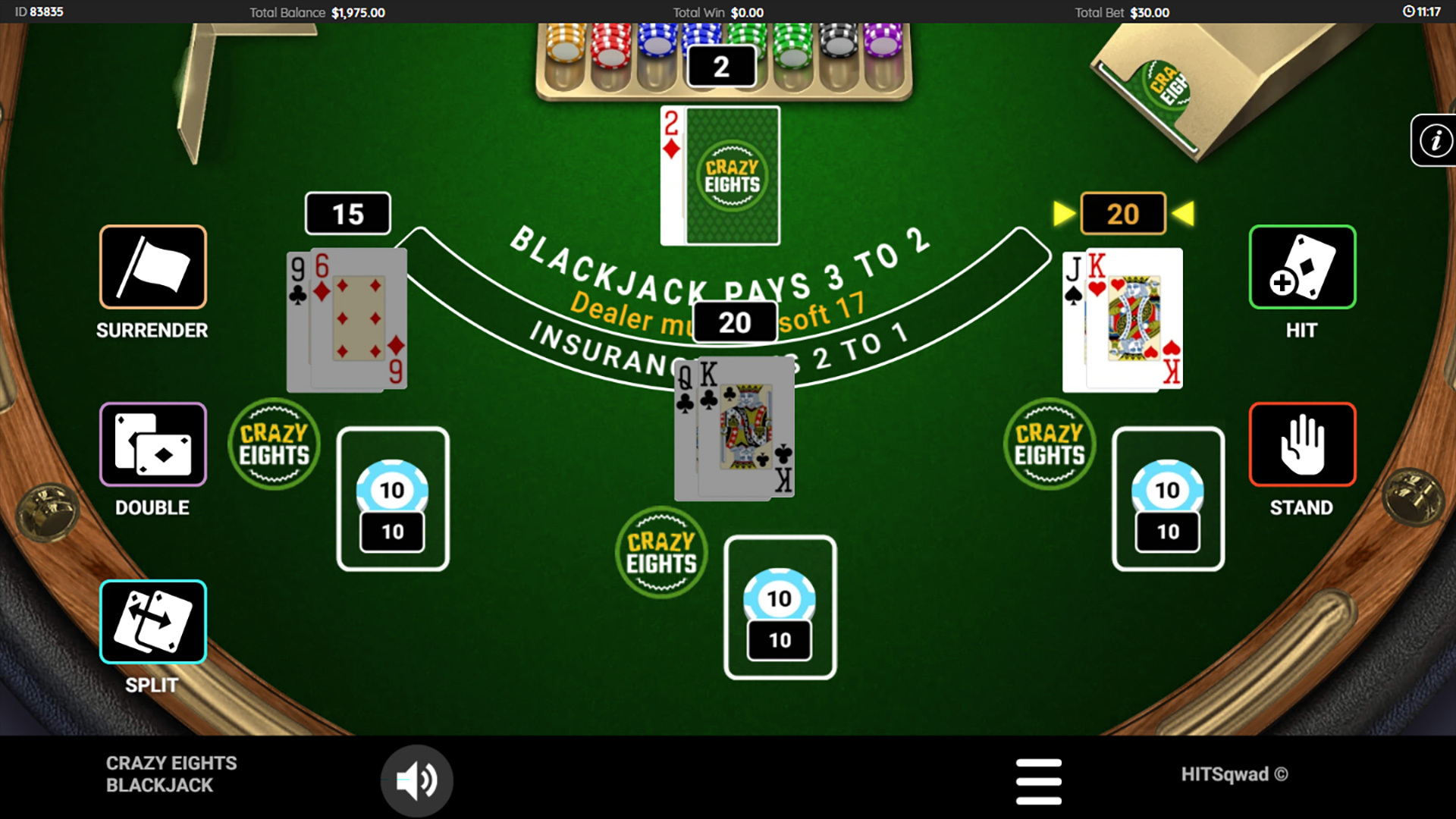Image resolution: width=1456 pixels, height=819 pixels.
Task: Click the Double action icon
Action: (x=152, y=444)
